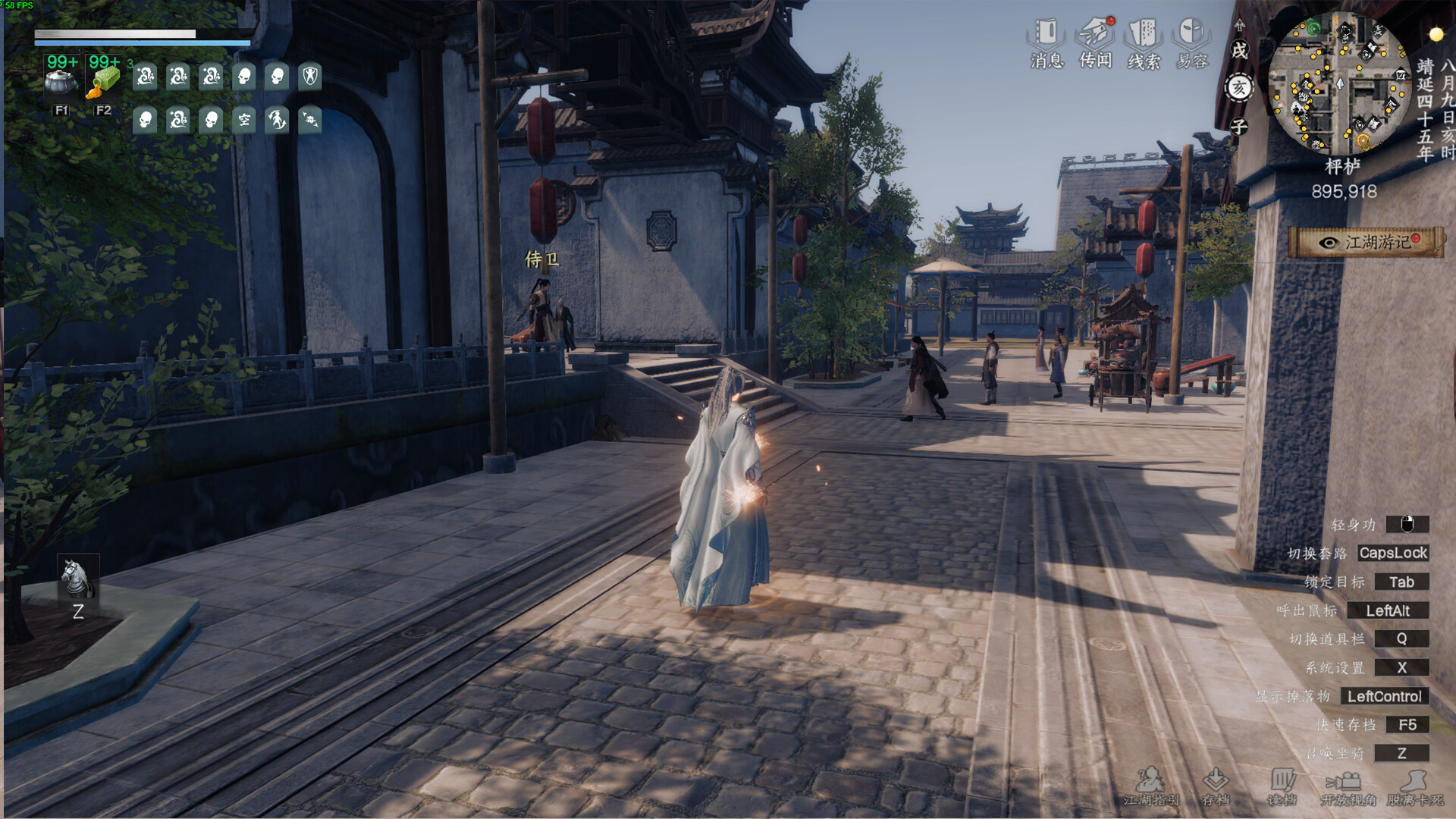Open the 传闻 rumors panel with red notification
Image resolution: width=1456 pixels, height=819 pixels.
[1095, 34]
